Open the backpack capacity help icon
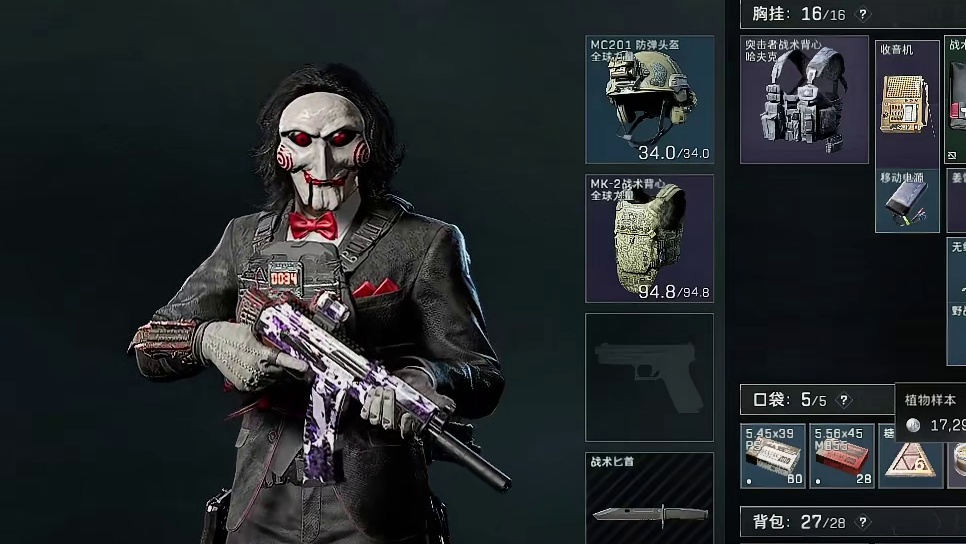Viewport: 966px width, 544px height. (864, 522)
